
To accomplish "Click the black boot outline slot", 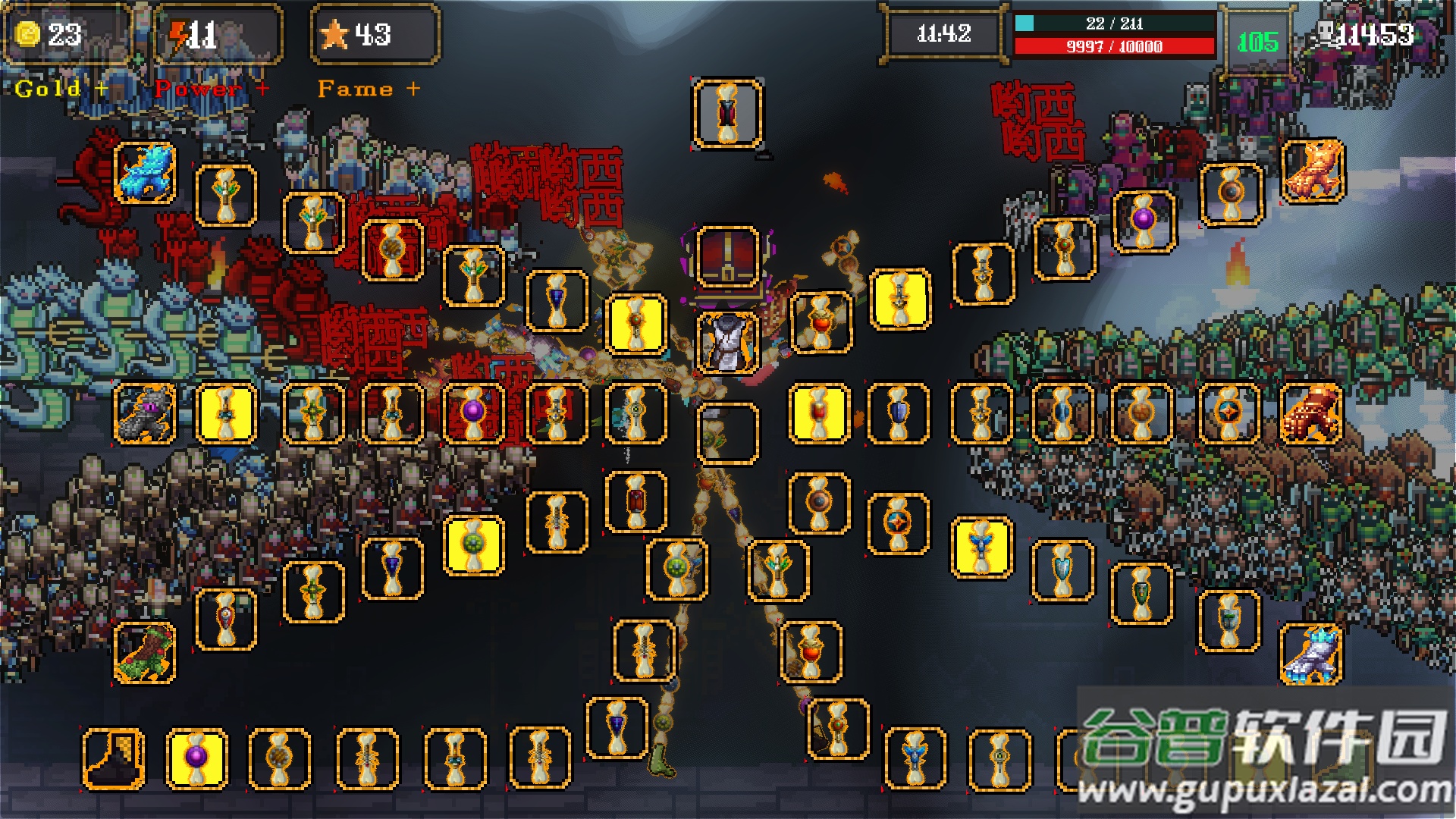I will pyautogui.click(x=114, y=758).
